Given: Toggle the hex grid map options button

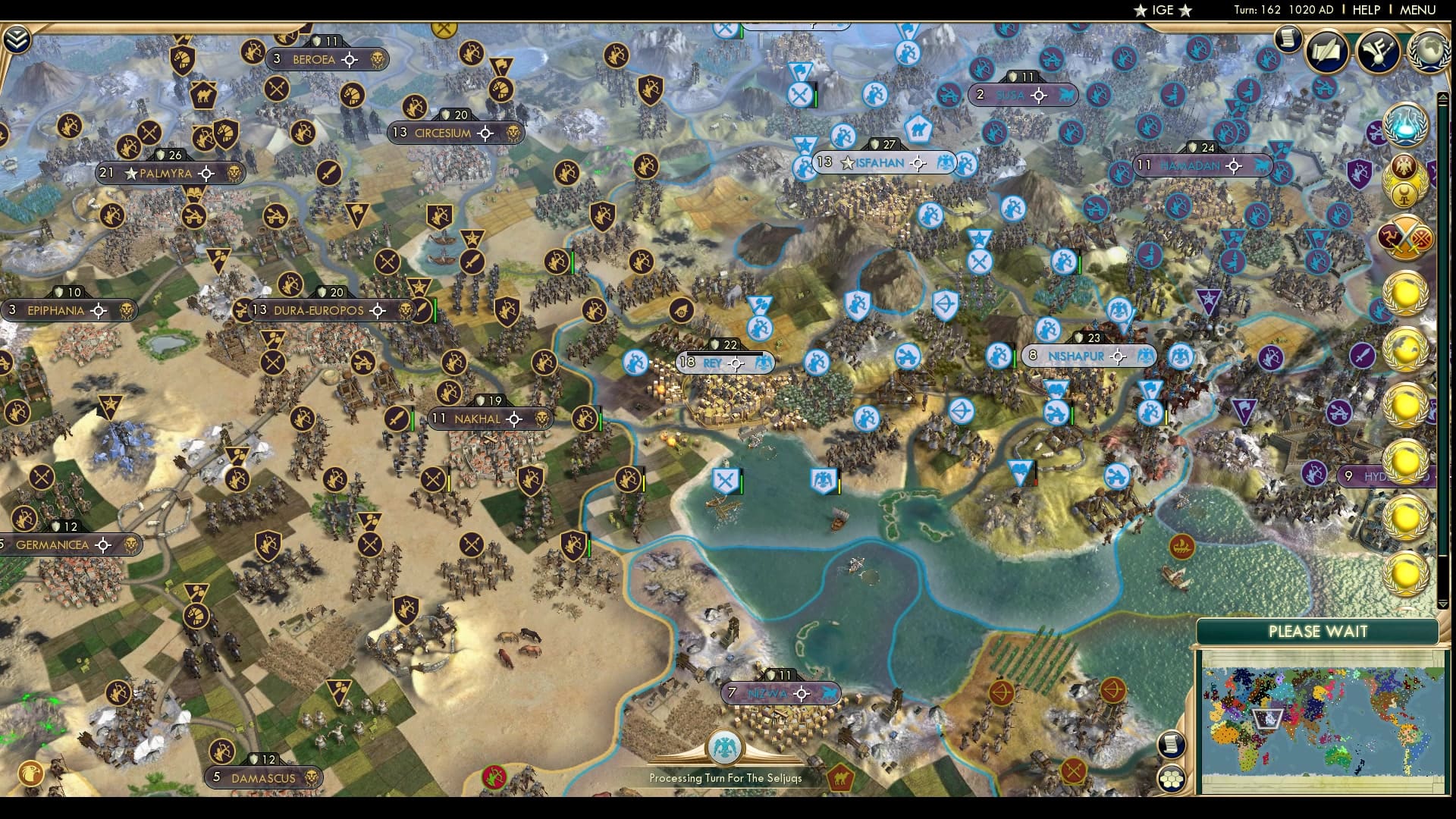Looking at the screenshot, I should click(x=1172, y=778).
